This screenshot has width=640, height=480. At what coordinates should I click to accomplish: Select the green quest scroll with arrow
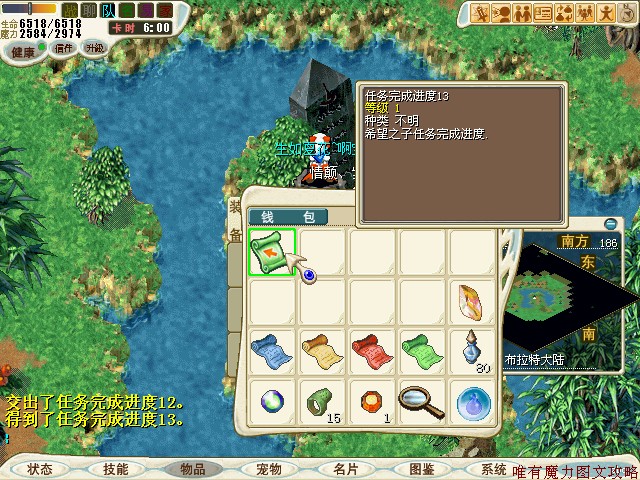(272, 252)
